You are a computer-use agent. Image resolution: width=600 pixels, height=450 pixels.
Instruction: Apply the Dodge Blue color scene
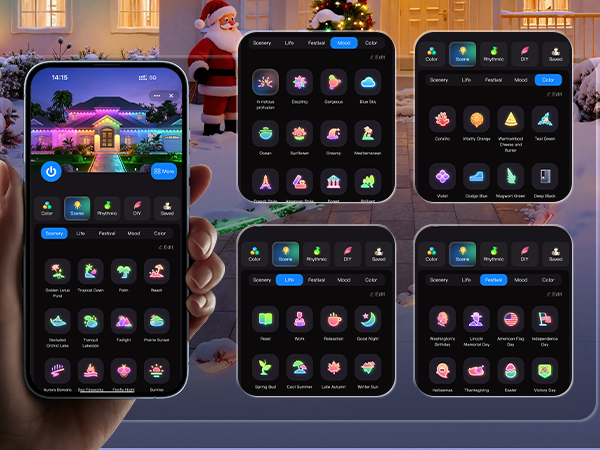[x=475, y=176]
